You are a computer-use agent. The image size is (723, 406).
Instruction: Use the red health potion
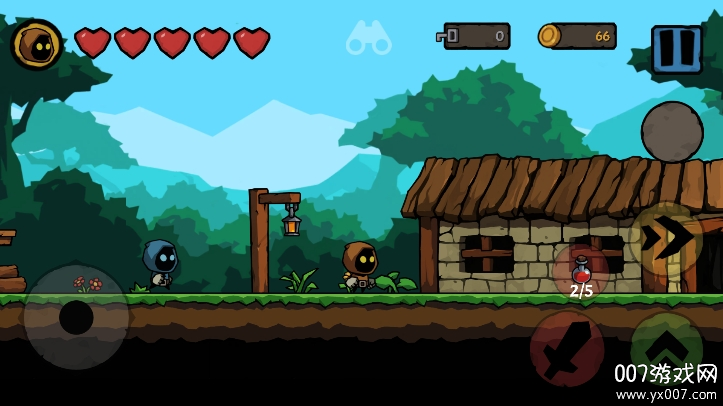[x=581, y=273]
